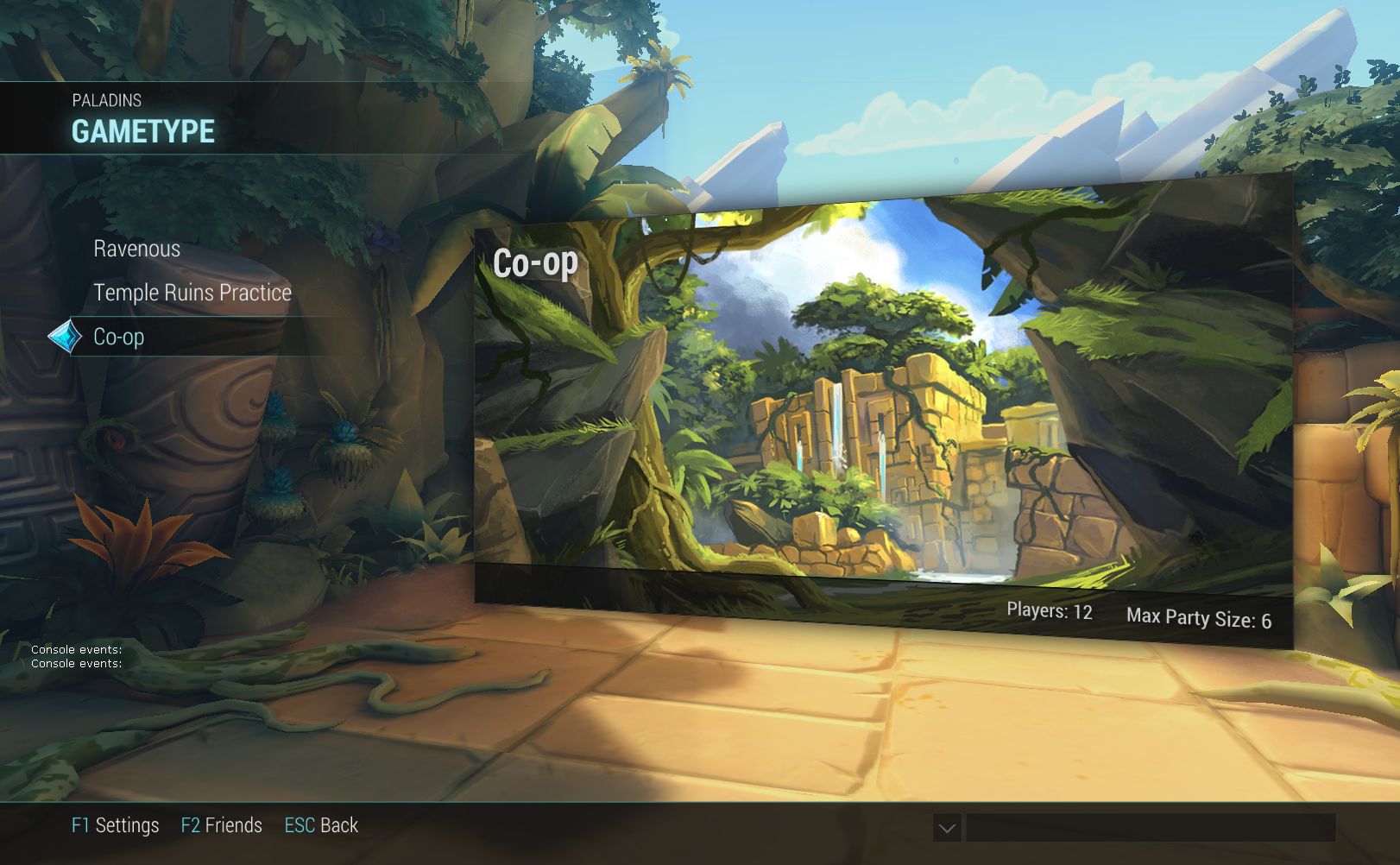Select the Ravenous game type

pyautogui.click(x=137, y=249)
